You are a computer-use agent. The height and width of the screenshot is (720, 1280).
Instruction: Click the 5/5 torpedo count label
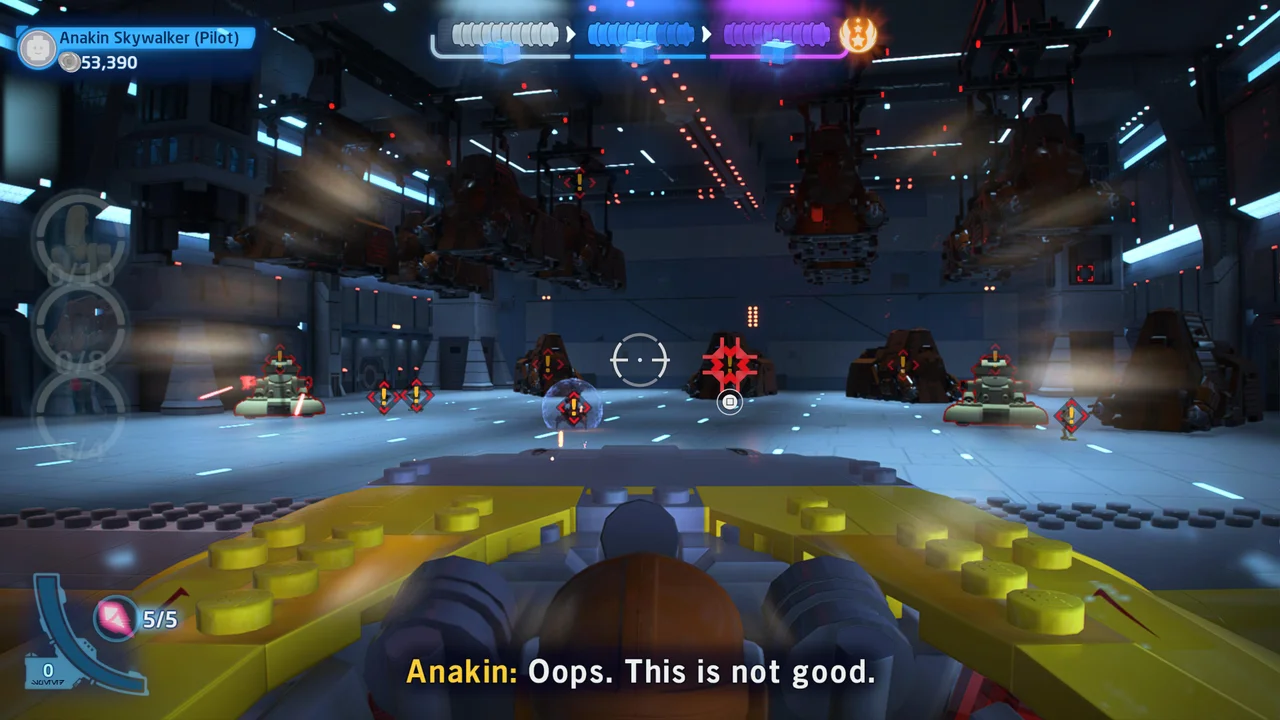point(158,619)
